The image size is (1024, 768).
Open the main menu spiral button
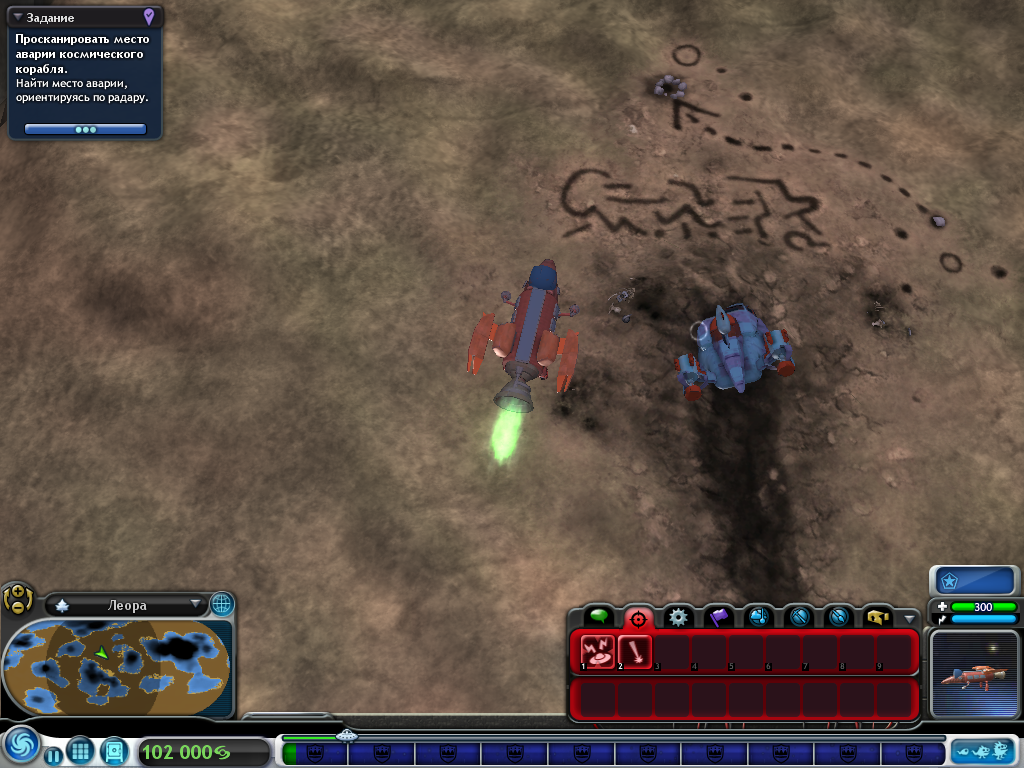click(x=20, y=746)
